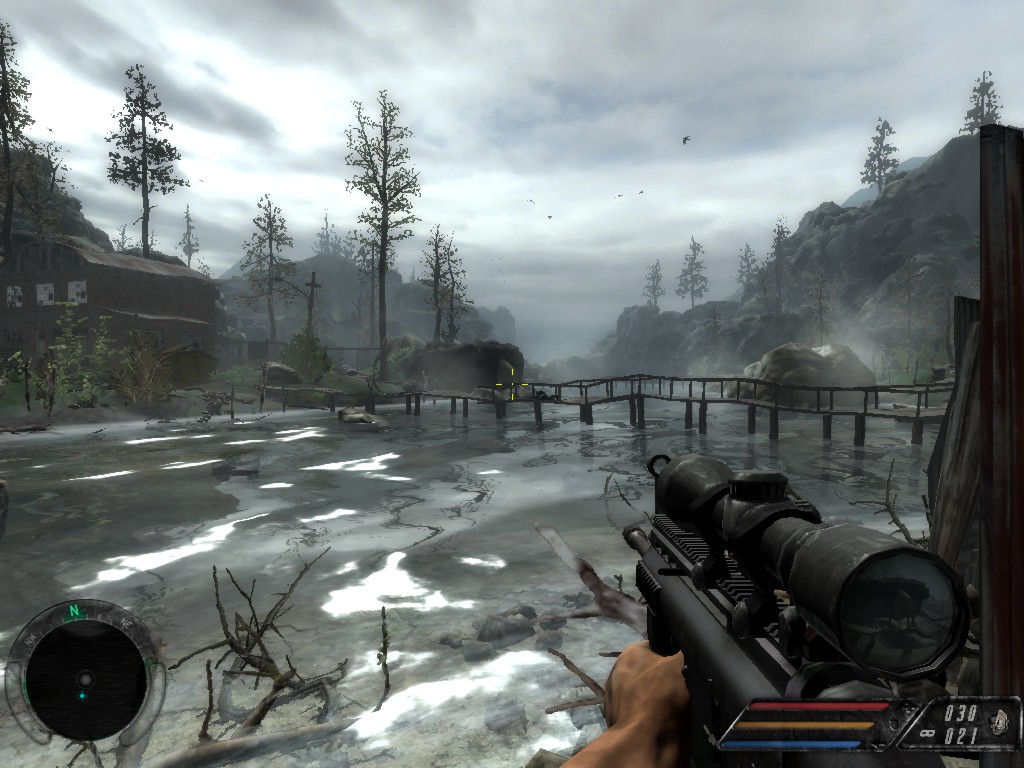The image size is (1024, 768).
Task: Click the grenade icon beside ammo counter
Action: pos(998,724)
